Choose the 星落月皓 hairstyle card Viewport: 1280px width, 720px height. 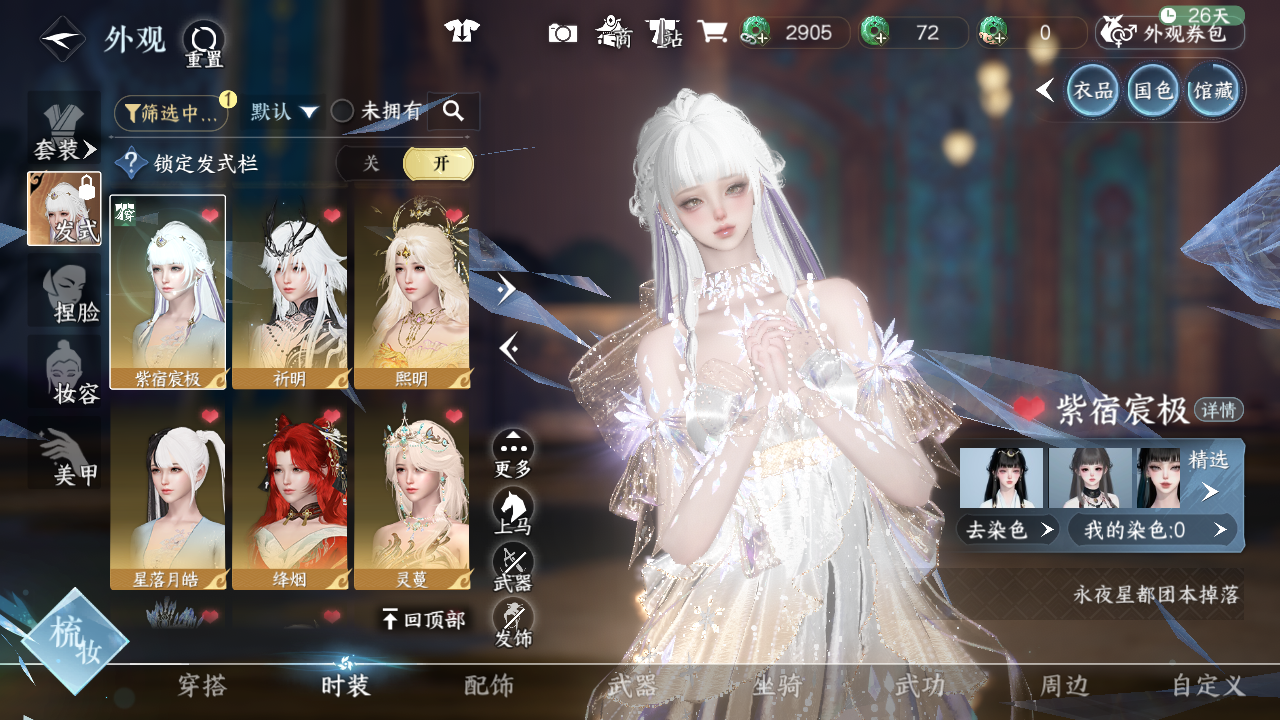168,496
